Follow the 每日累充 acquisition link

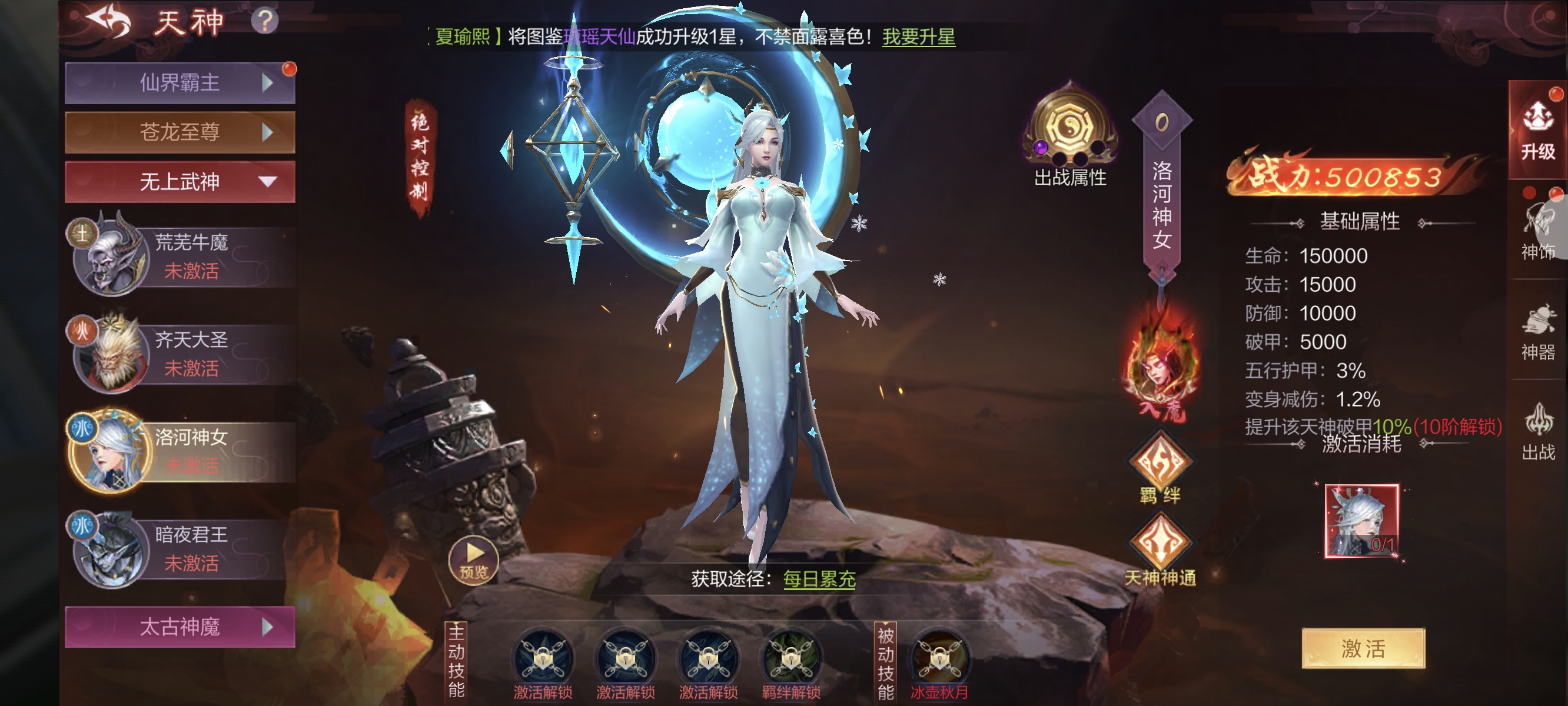tap(819, 579)
